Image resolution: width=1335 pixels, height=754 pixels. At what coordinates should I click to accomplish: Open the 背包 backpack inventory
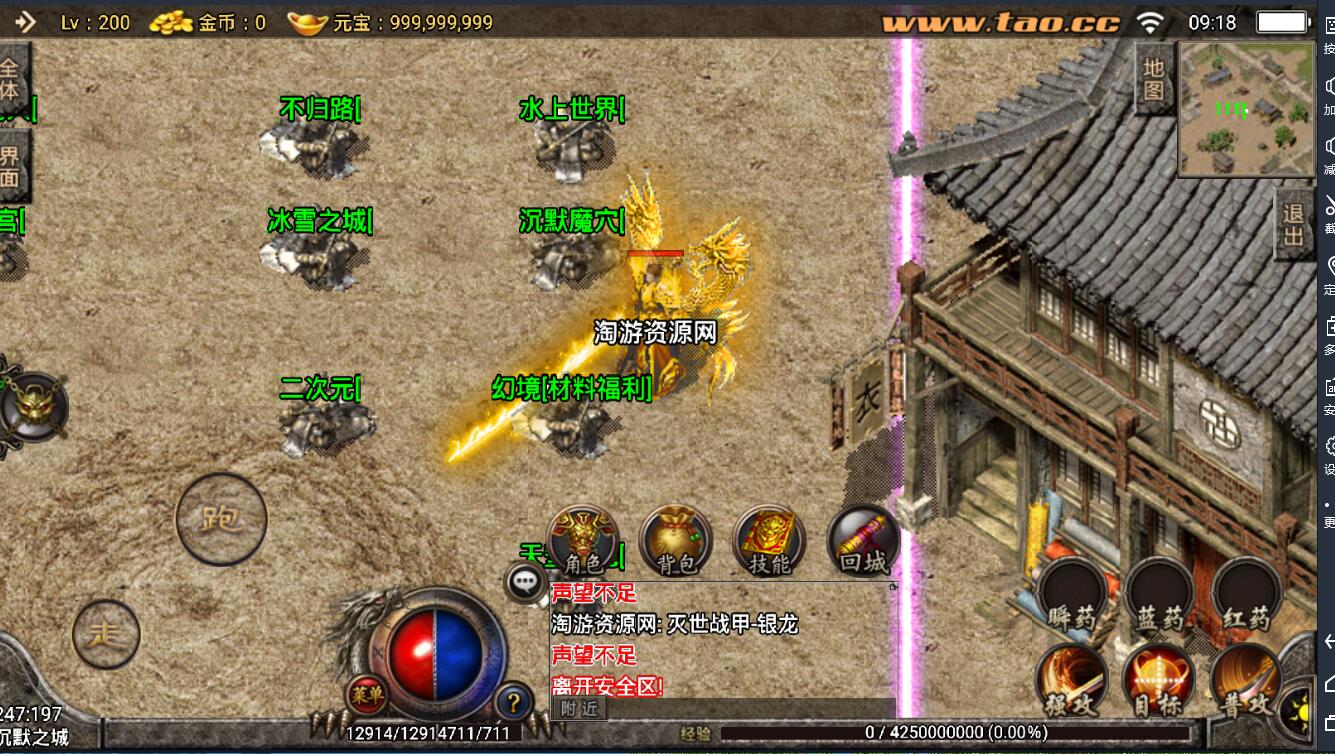click(675, 541)
